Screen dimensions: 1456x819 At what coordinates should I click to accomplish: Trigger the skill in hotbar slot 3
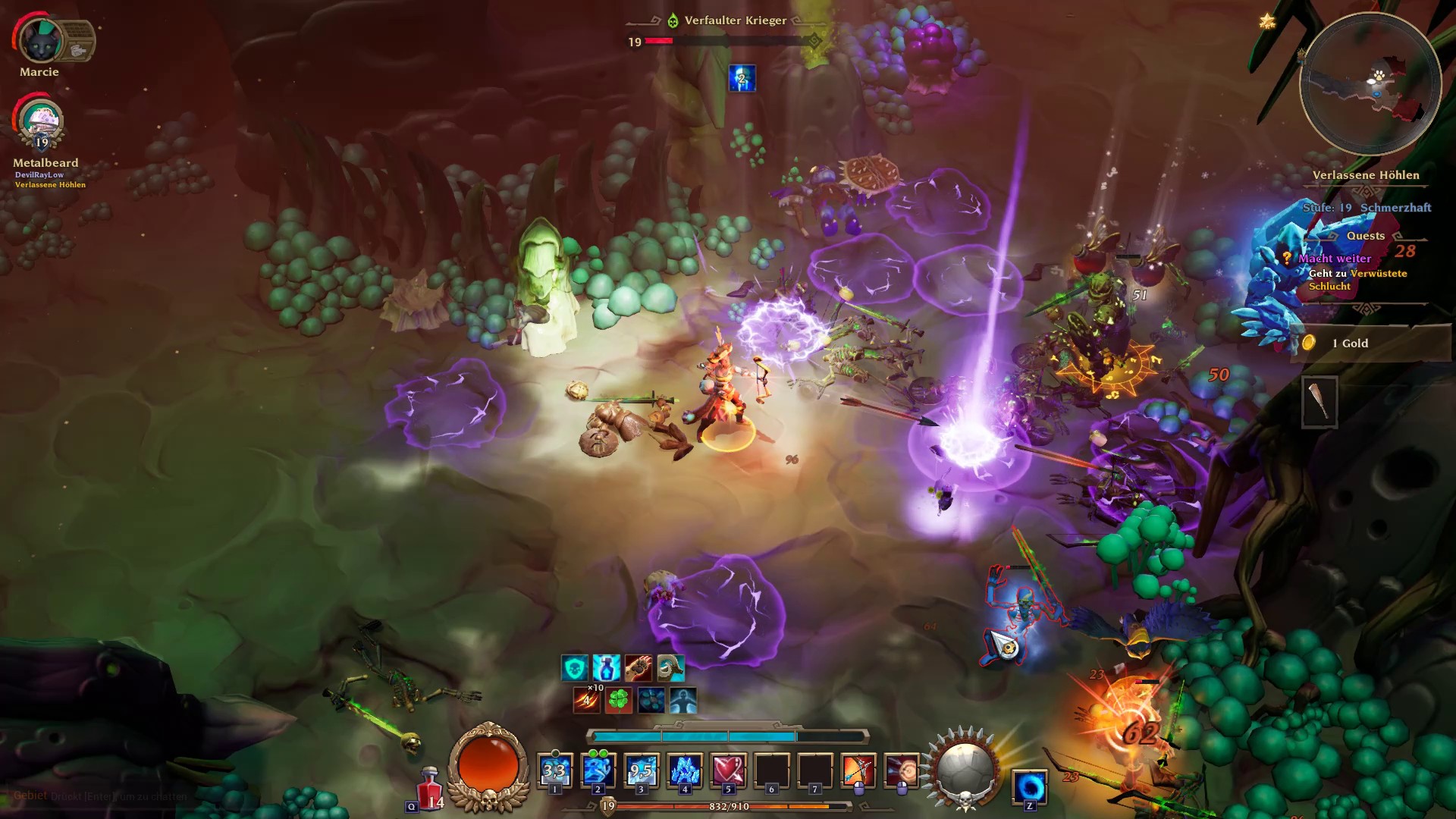click(x=642, y=771)
